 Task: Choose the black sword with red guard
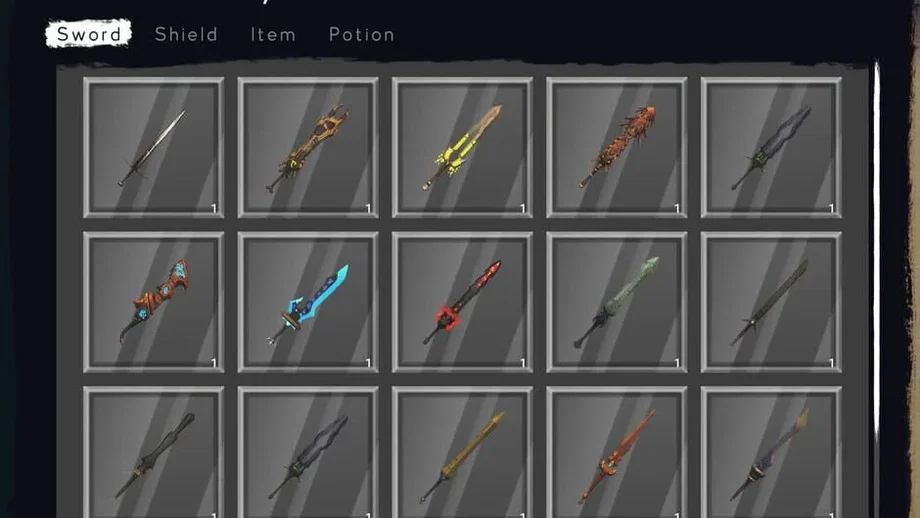[462, 302]
